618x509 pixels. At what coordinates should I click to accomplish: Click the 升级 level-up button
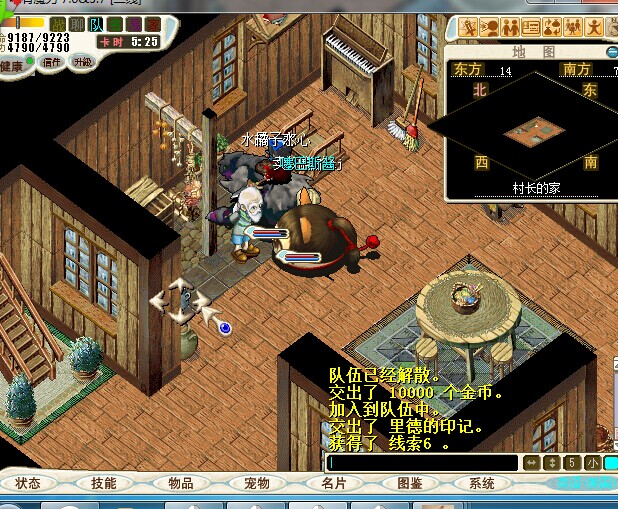pyautogui.click(x=82, y=62)
